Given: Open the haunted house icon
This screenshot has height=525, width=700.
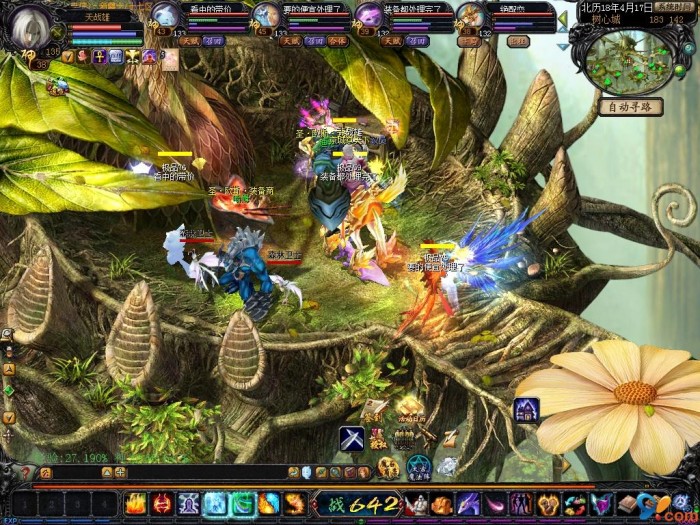Looking at the screenshot, I should click(x=527, y=408).
